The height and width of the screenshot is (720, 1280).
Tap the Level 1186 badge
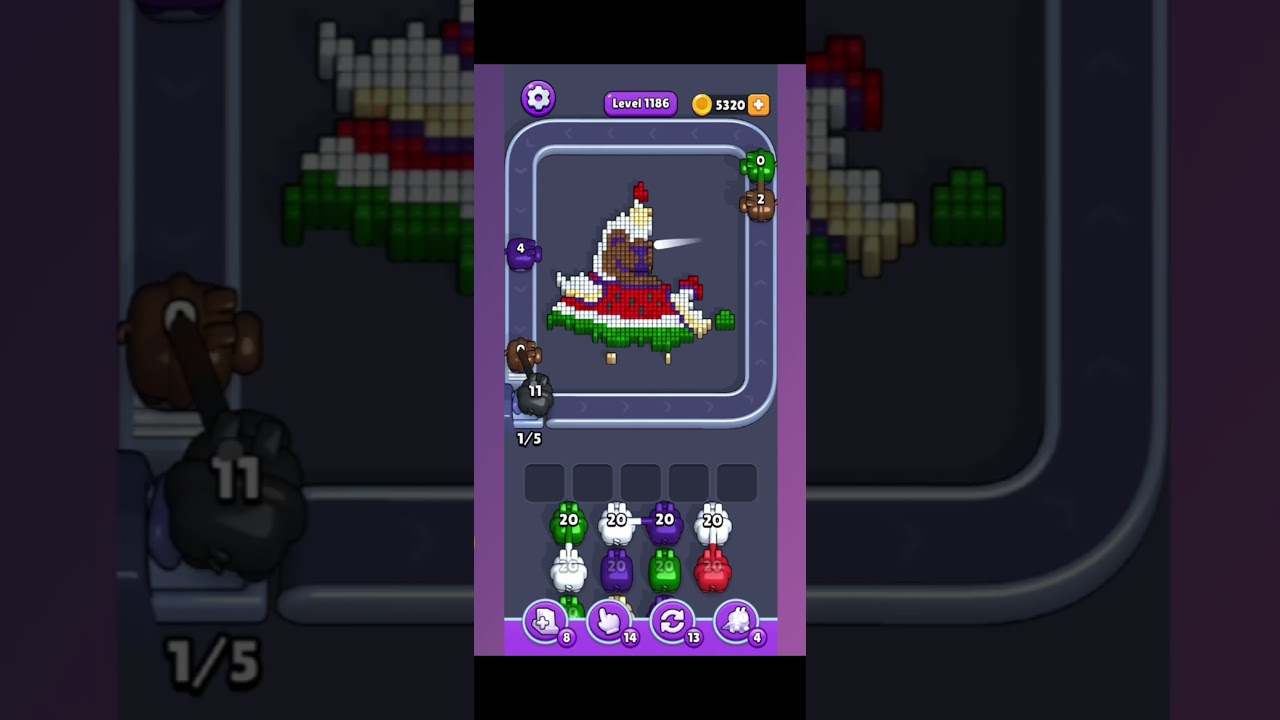640,103
